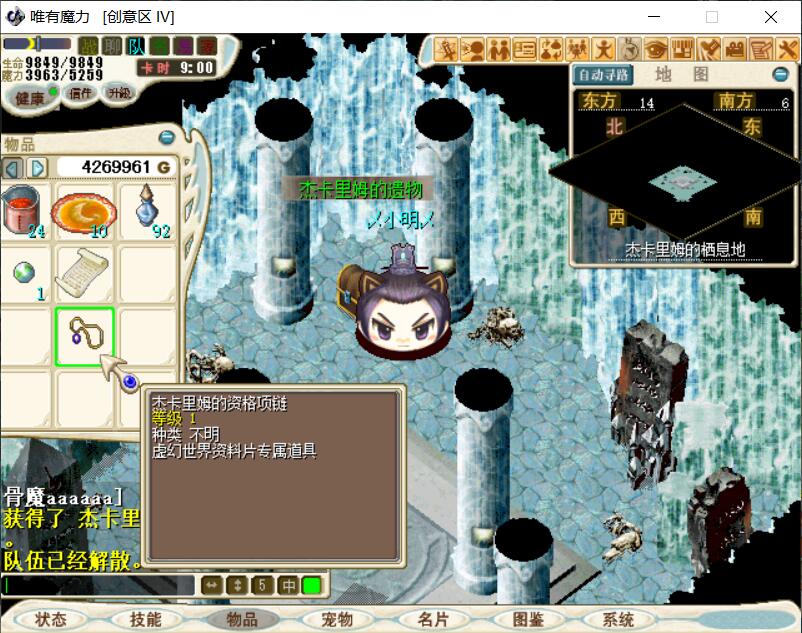Close the game window
The image size is (802, 633).
(x=771, y=16)
